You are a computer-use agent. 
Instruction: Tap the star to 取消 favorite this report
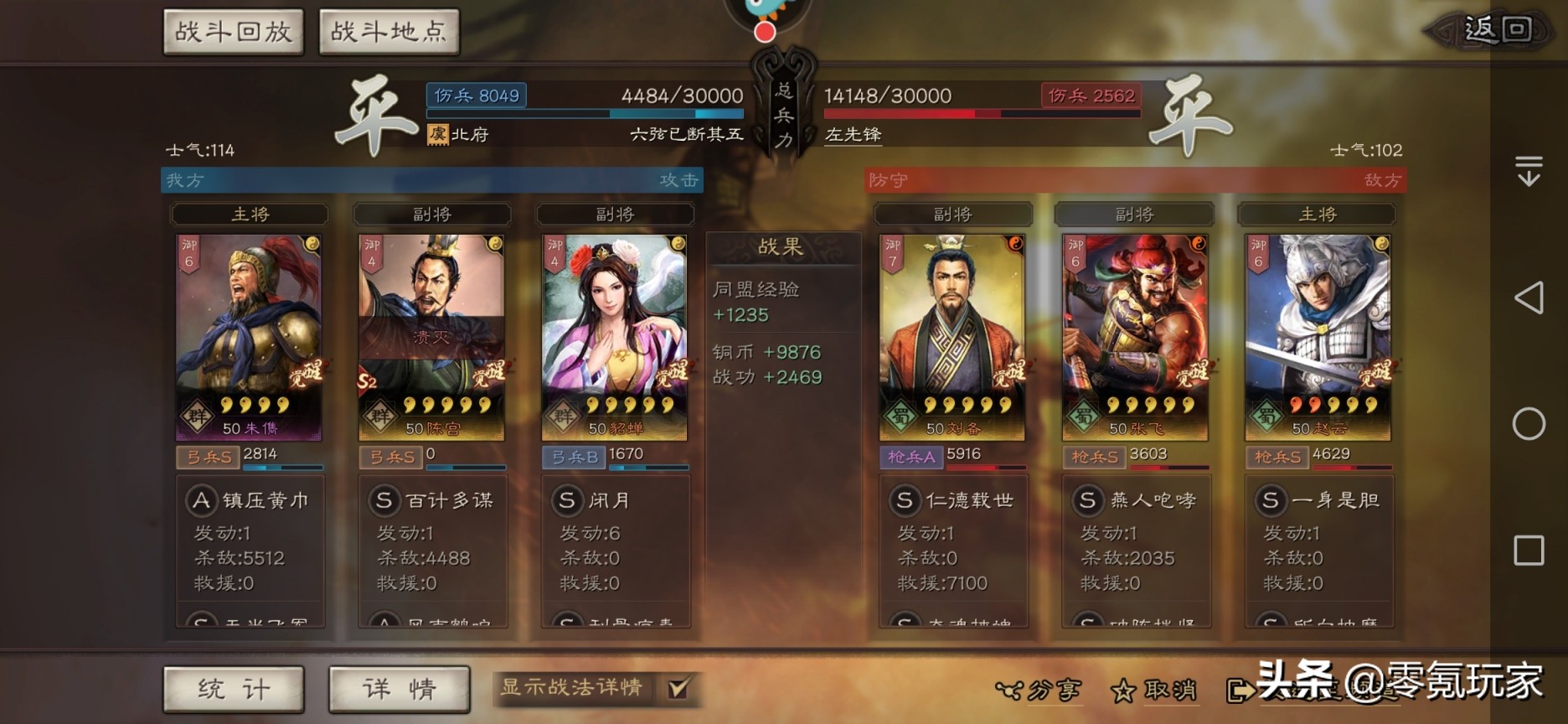pos(1123,690)
